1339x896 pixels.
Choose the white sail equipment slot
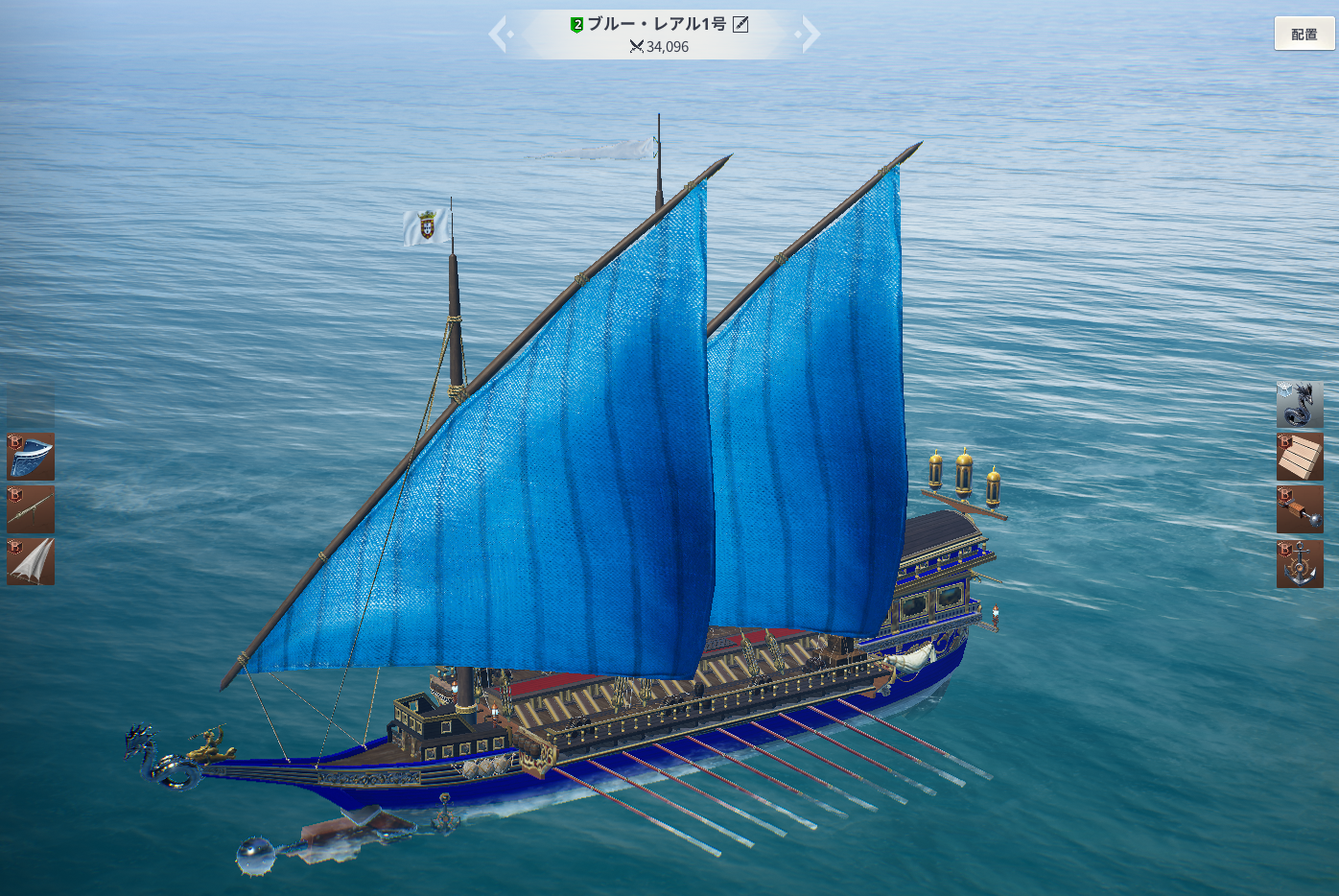tap(31, 561)
